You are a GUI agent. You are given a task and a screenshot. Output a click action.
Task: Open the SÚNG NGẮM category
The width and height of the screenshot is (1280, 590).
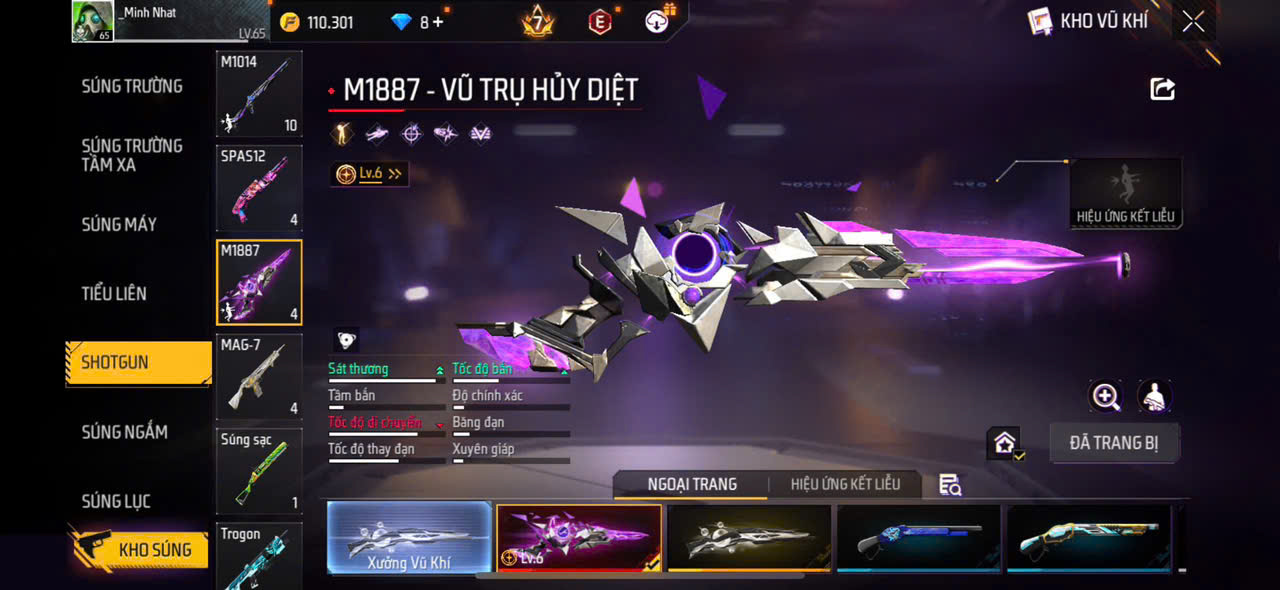125,432
